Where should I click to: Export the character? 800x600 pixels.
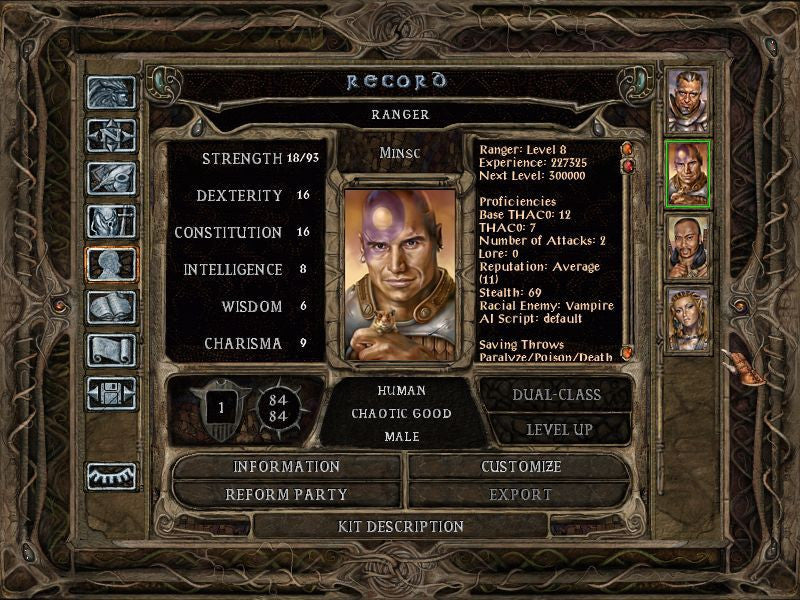tap(520, 494)
